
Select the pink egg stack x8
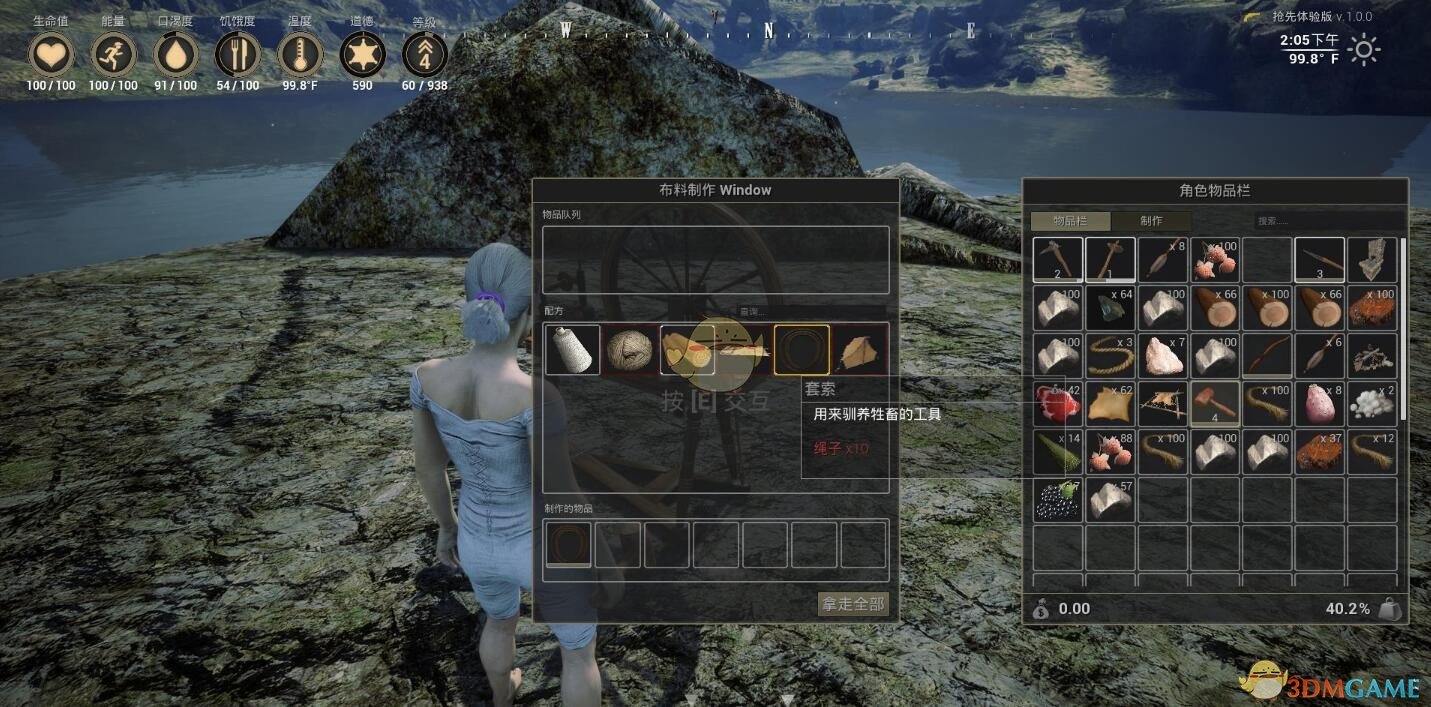(1320, 404)
